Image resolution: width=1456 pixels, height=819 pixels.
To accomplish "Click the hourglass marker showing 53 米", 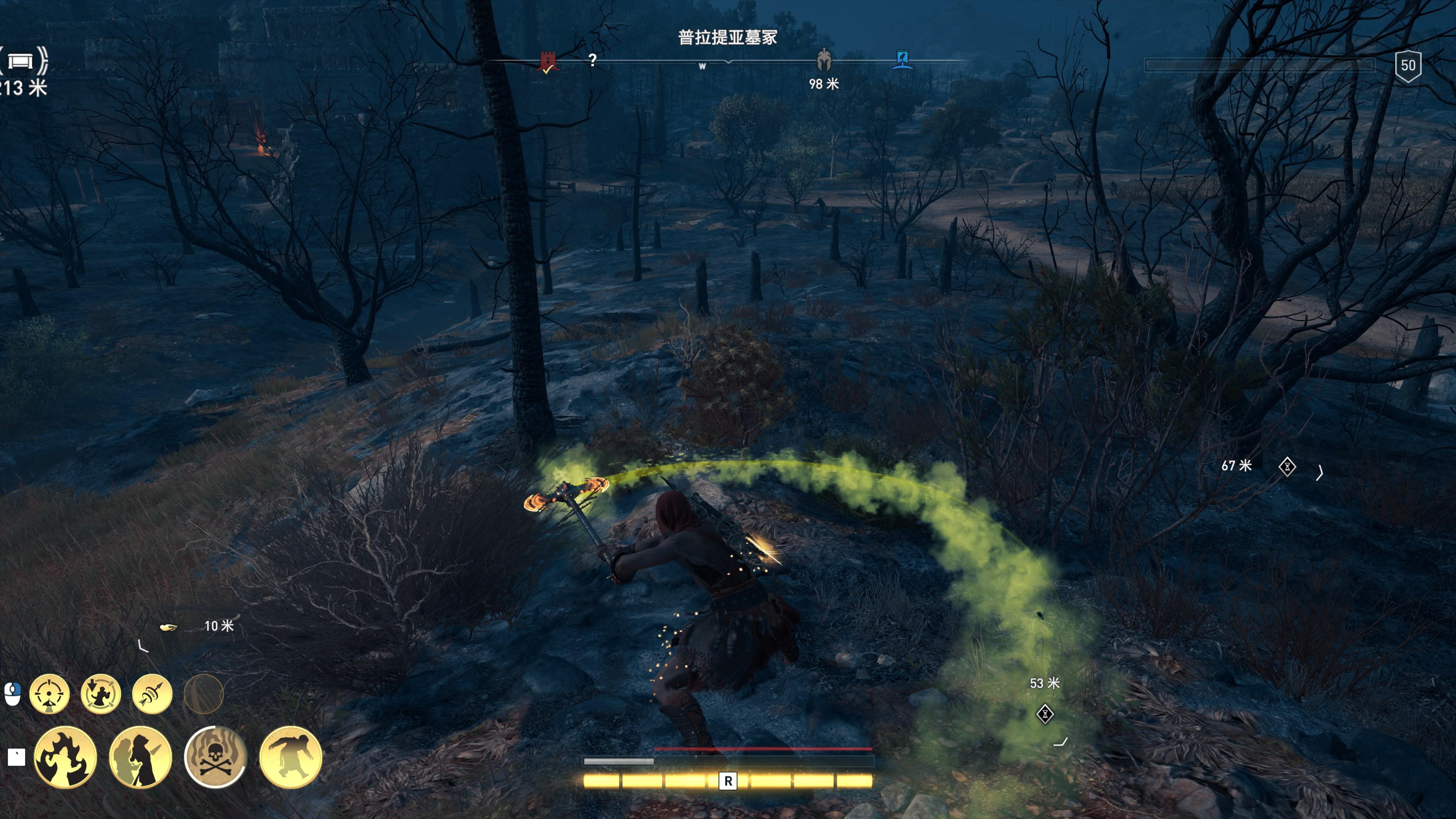I will (x=1045, y=714).
